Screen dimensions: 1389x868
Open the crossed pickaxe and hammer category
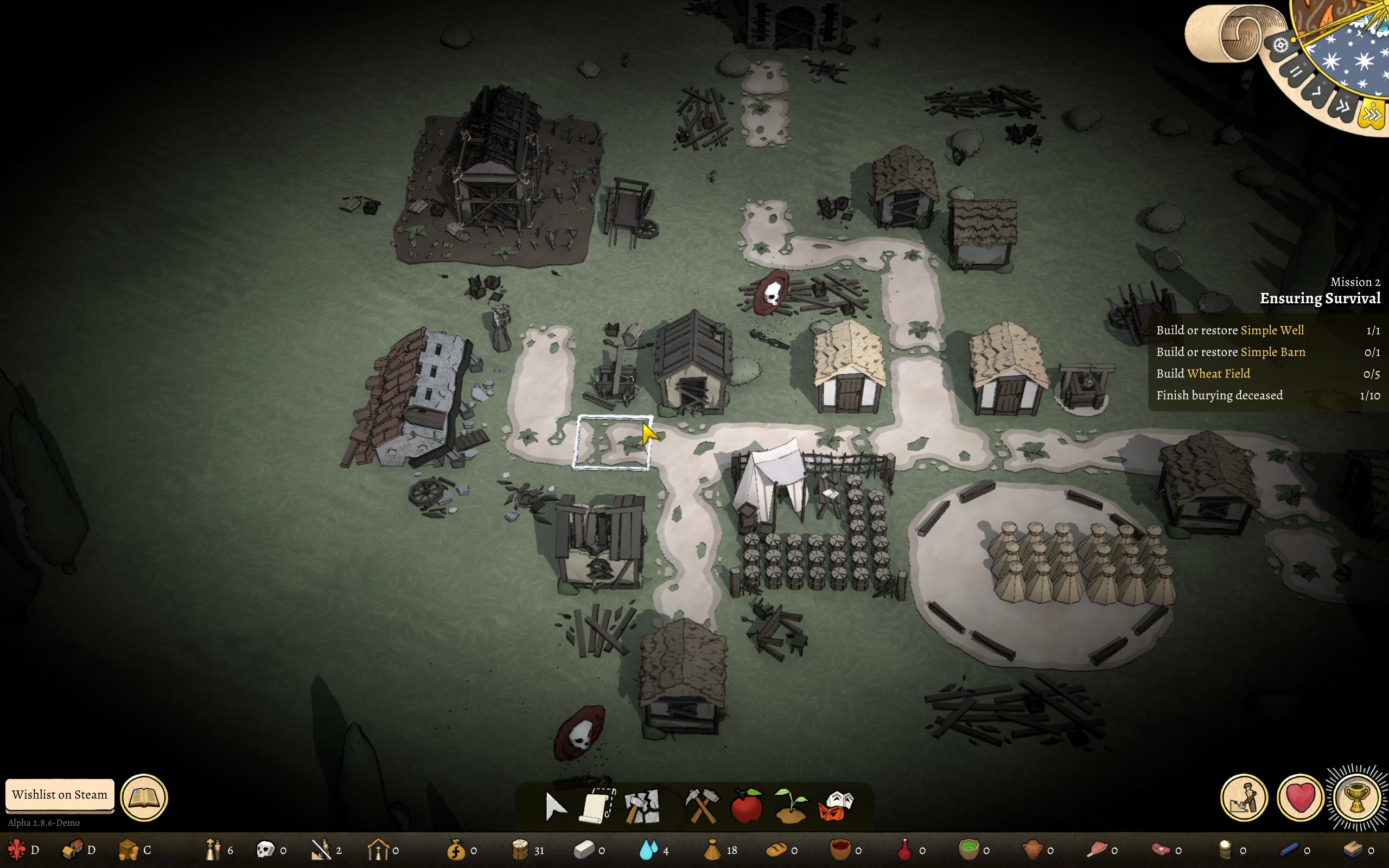[x=702, y=806]
